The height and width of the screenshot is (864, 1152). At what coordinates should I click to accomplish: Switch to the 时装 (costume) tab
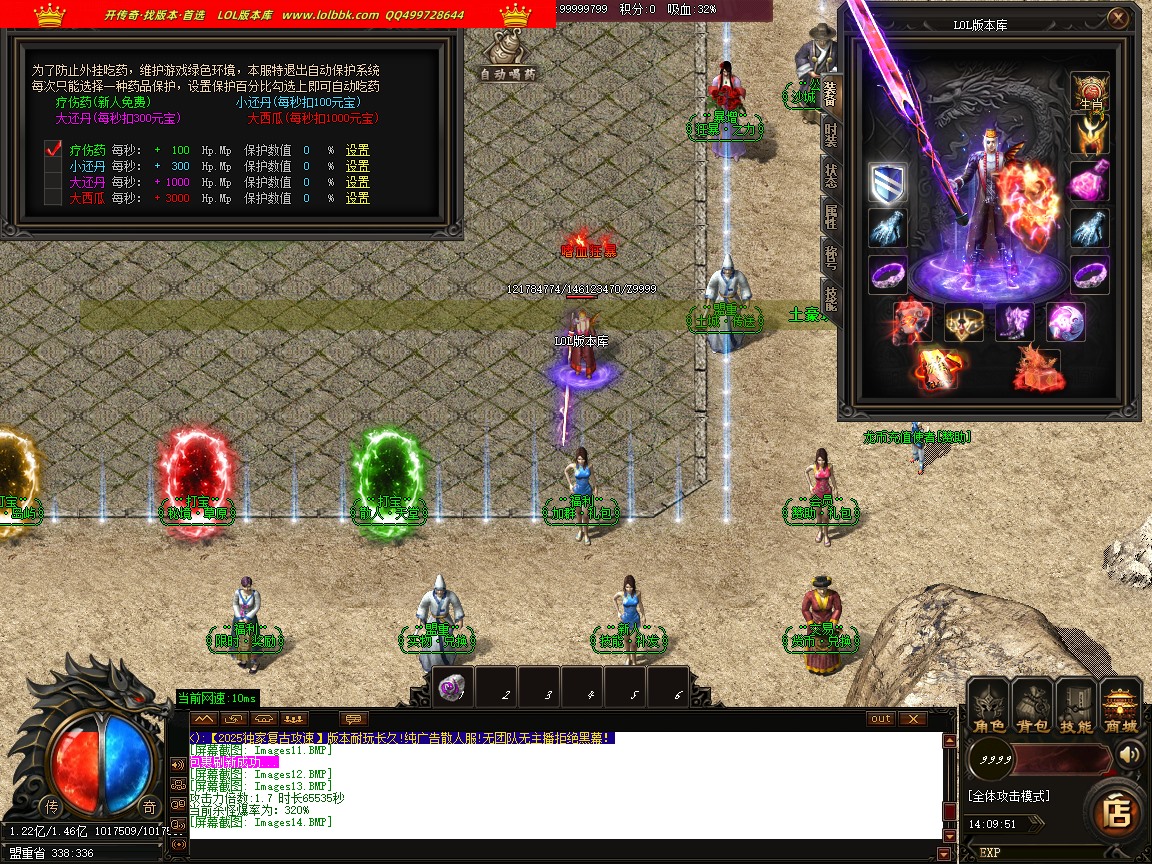831,133
